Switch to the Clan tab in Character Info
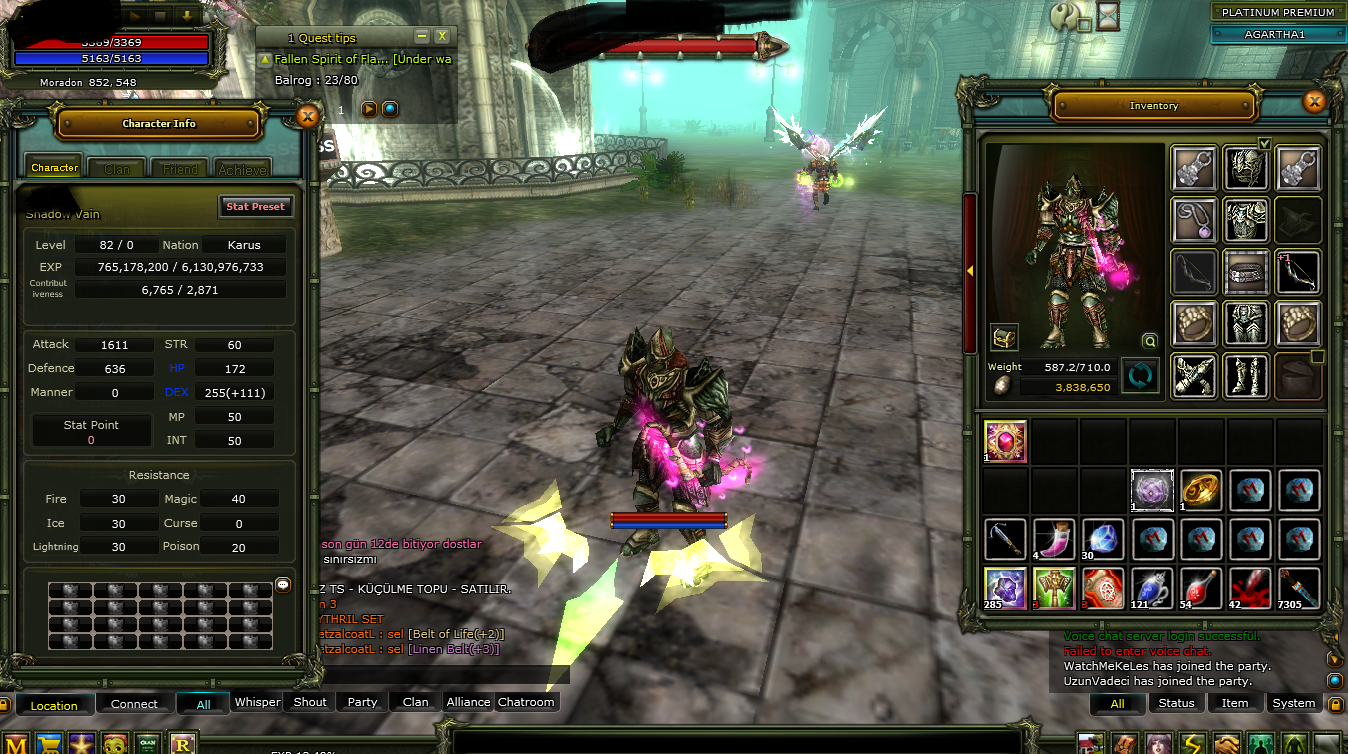This screenshot has width=1348, height=754. pos(117,169)
